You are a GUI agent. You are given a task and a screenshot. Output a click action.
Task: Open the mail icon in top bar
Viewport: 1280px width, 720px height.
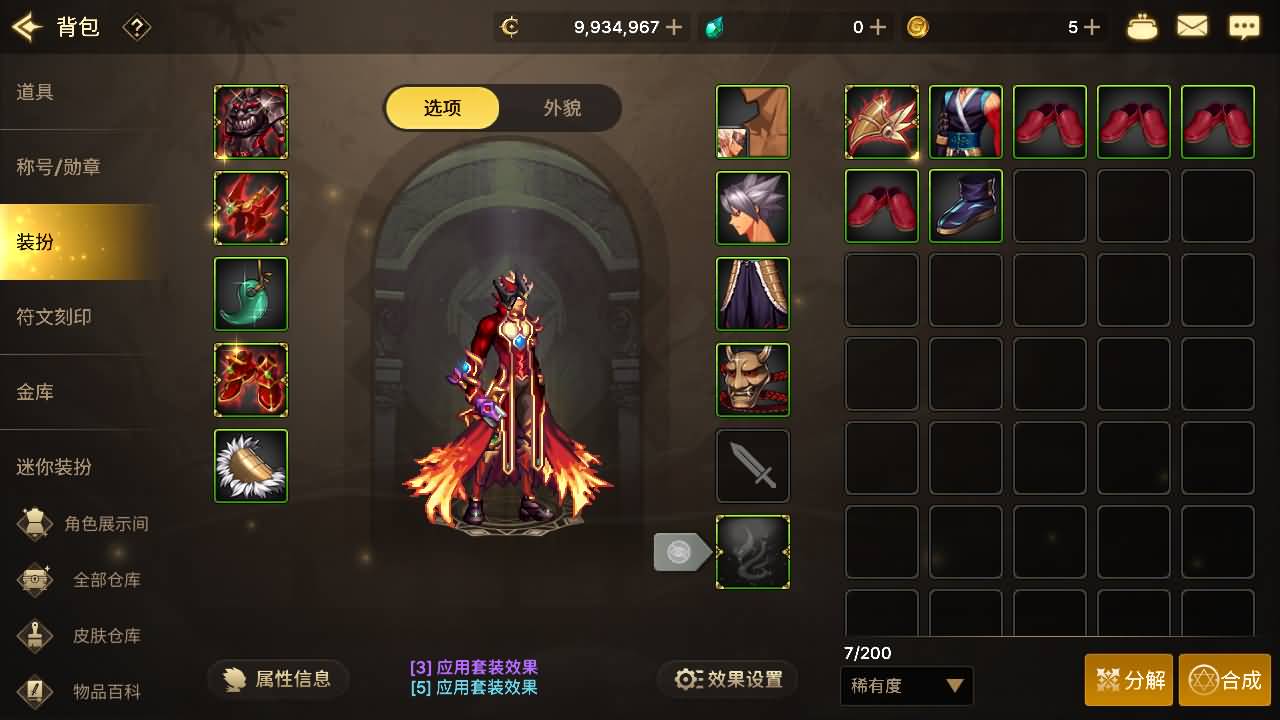(1192, 26)
